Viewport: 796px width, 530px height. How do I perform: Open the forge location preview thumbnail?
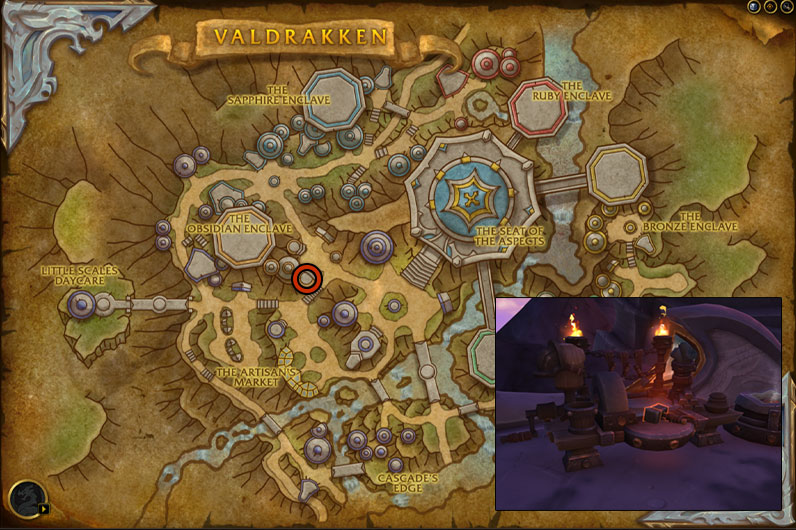638,404
